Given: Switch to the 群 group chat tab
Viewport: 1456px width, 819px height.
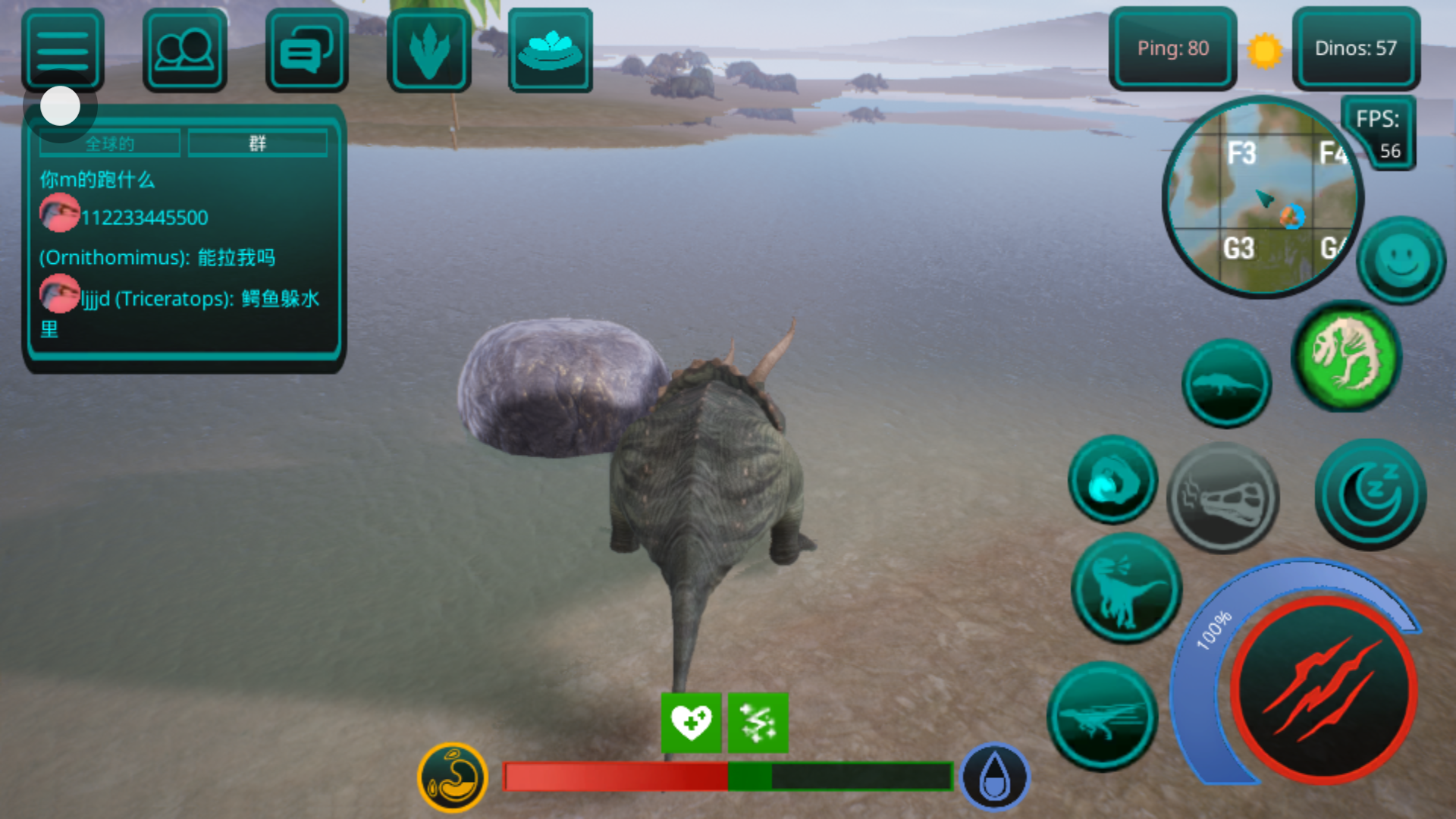Looking at the screenshot, I should coord(258,143).
